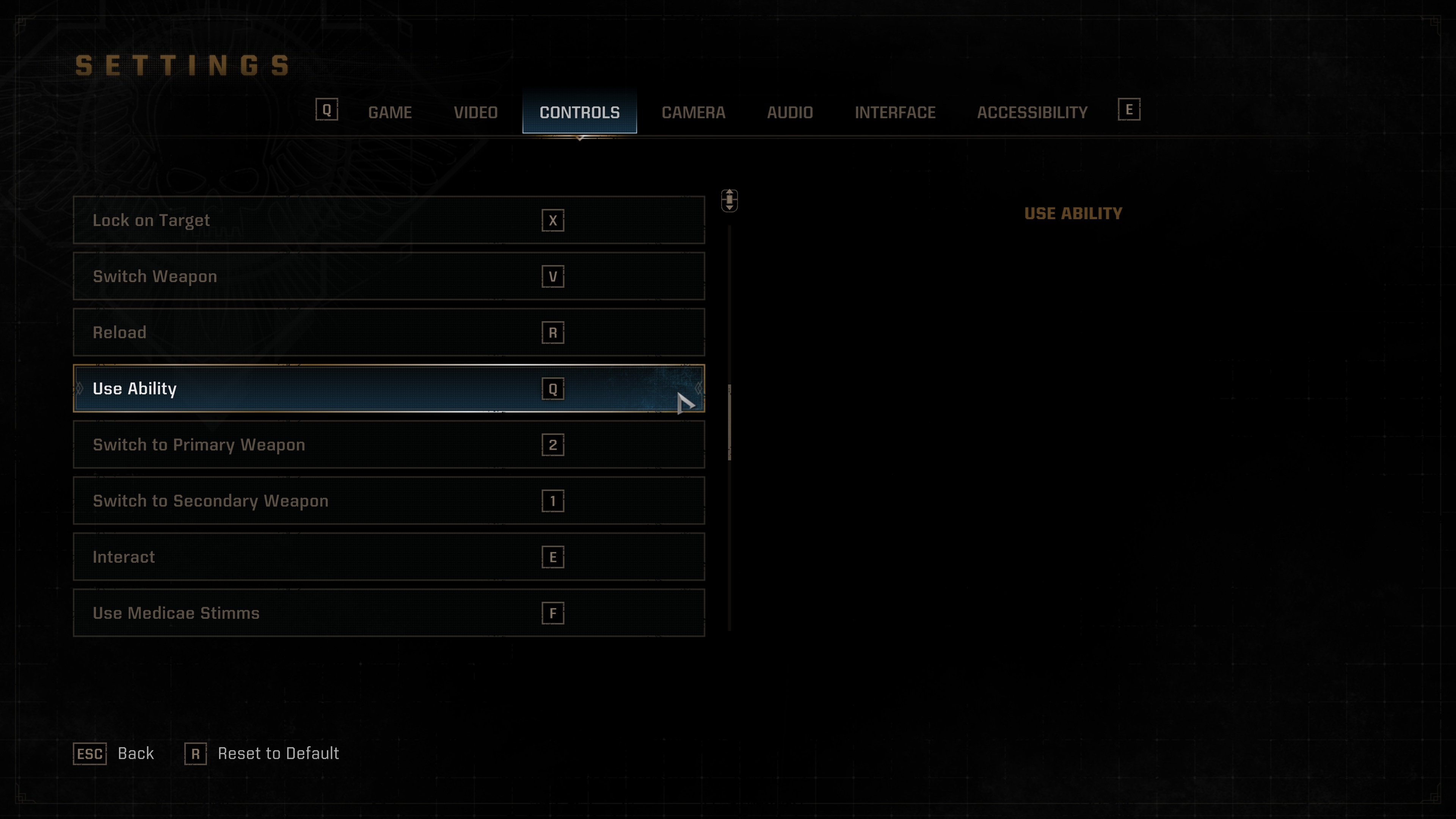The height and width of the screenshot is (819, 1456).
Task: Click the Use Ability keybind row
Action: [388, 389]
